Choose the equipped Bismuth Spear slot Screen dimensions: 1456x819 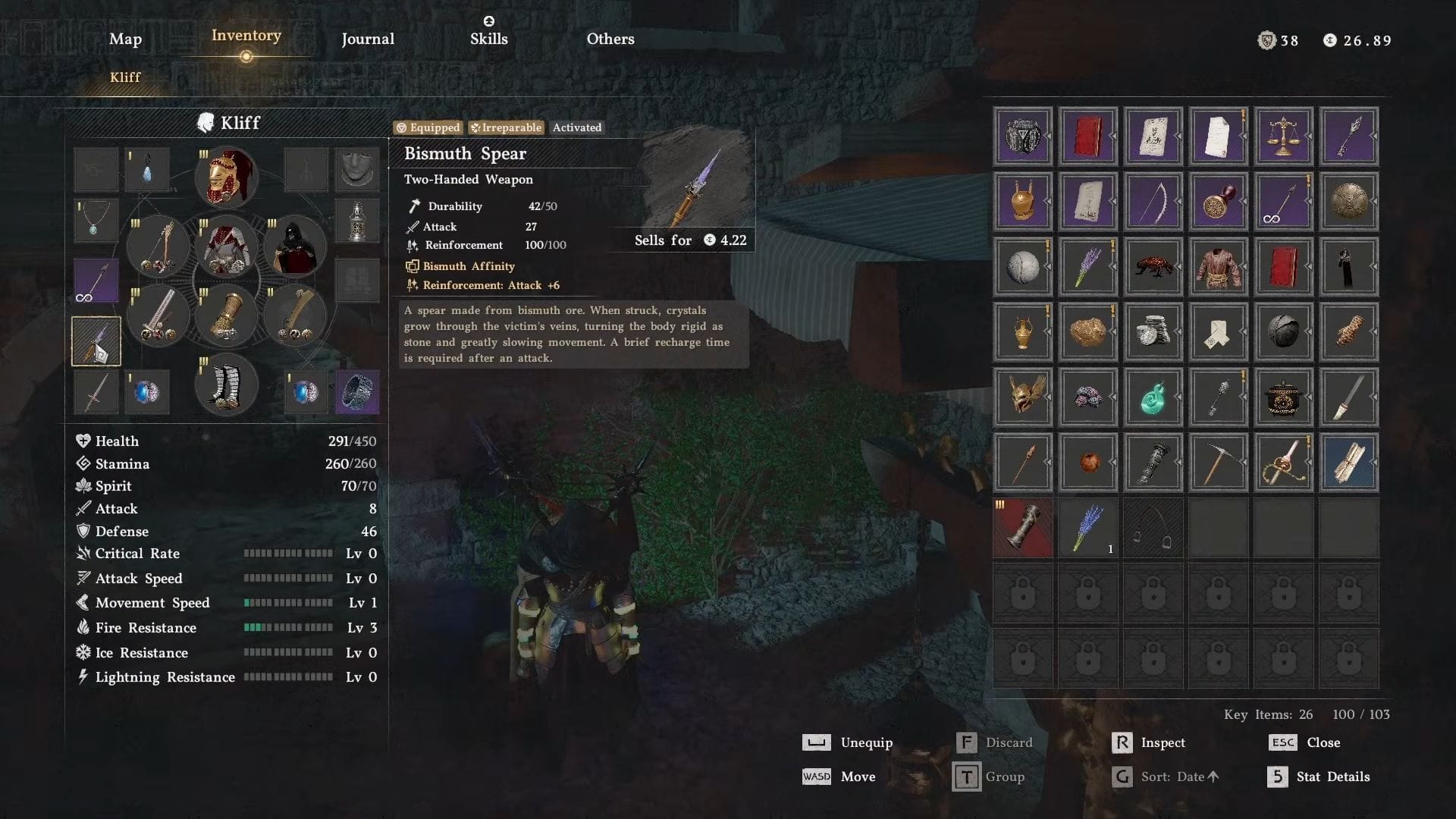coord(96,342)
